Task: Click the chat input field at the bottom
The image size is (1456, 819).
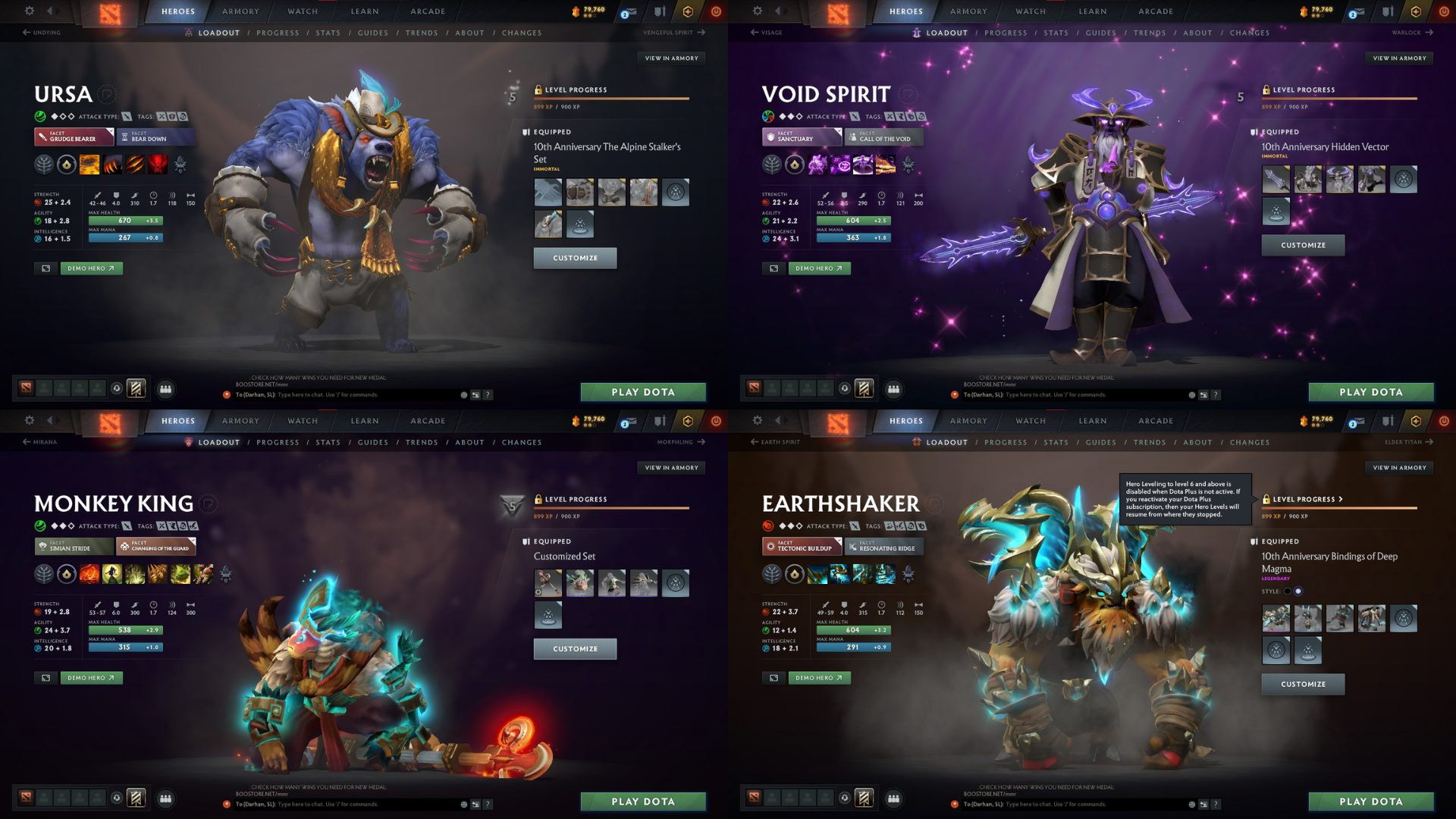Action: point(341,394)
